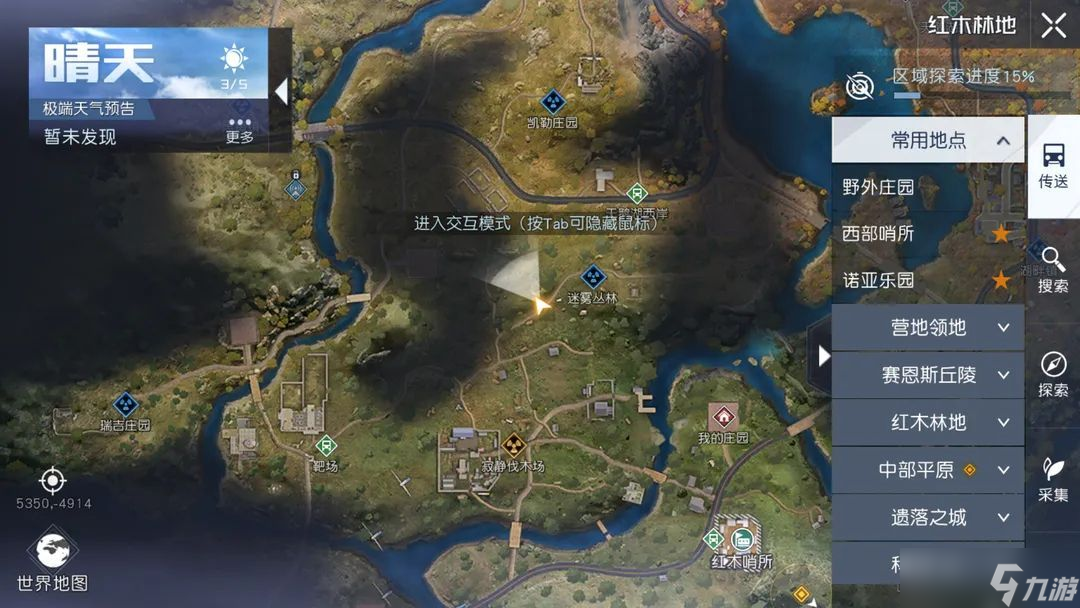This screenshot has height=608, width=1080.
Task: Select the 我的庄园 home marker on map
Action: coord(723,415)
